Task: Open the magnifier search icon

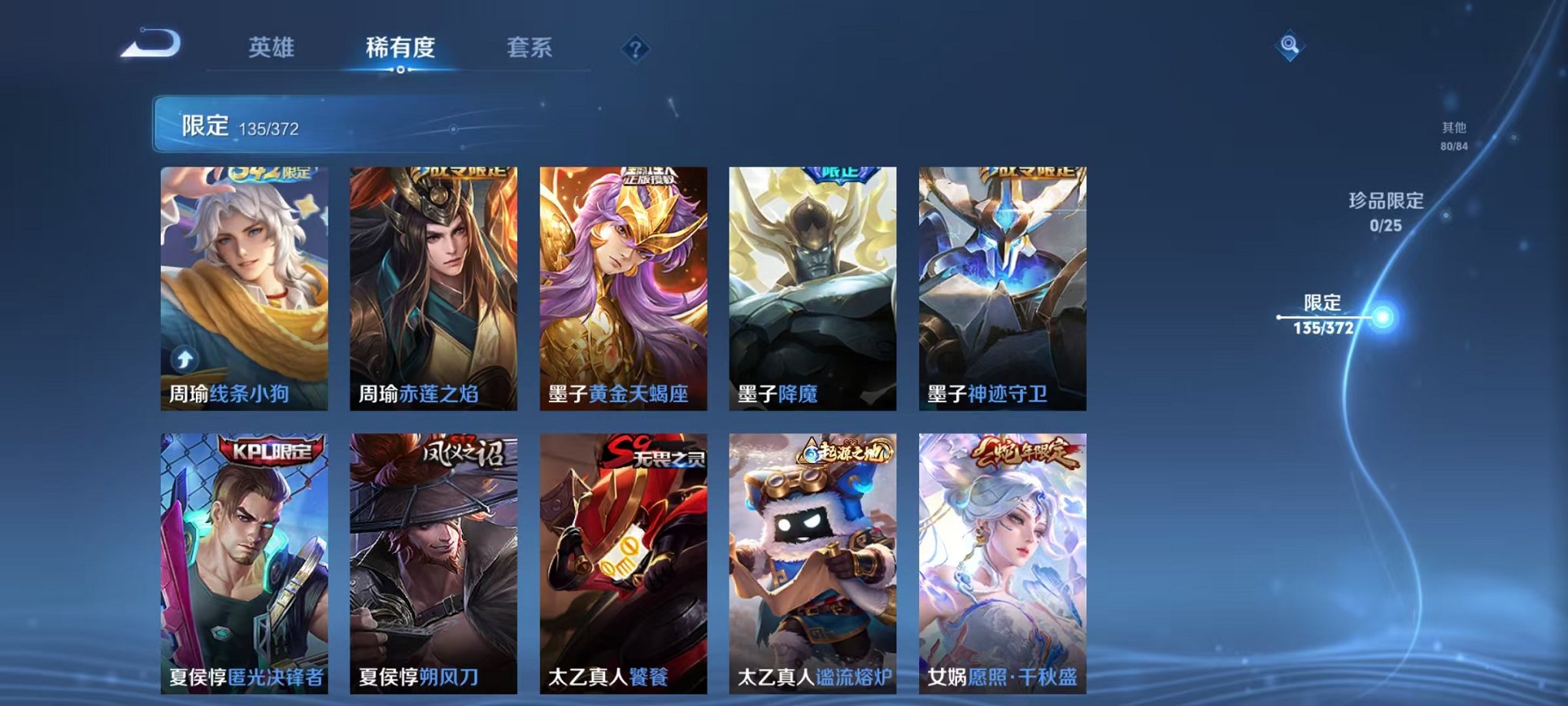Action: (1291, 46)
